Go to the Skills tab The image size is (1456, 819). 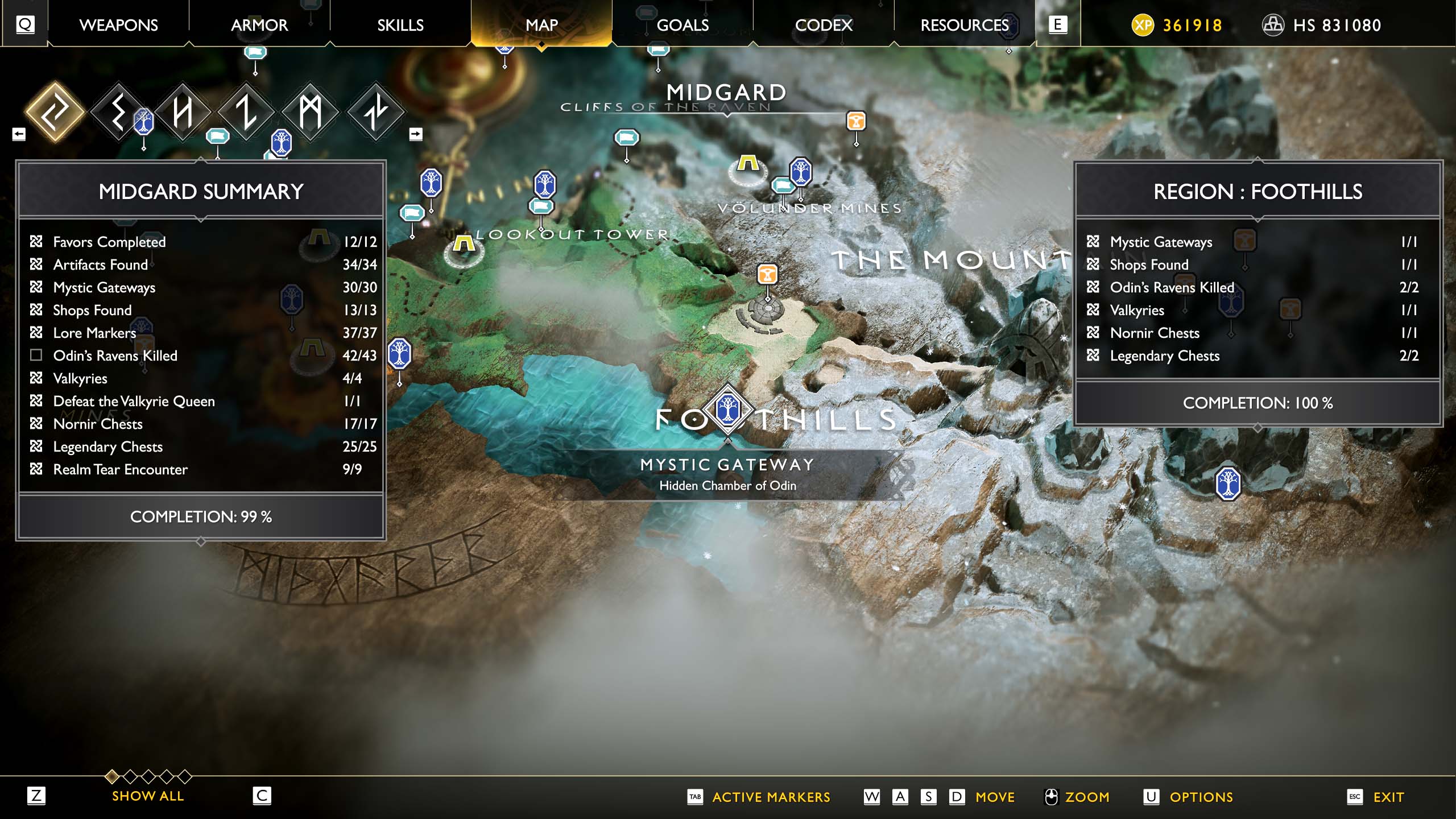(400, 25)
